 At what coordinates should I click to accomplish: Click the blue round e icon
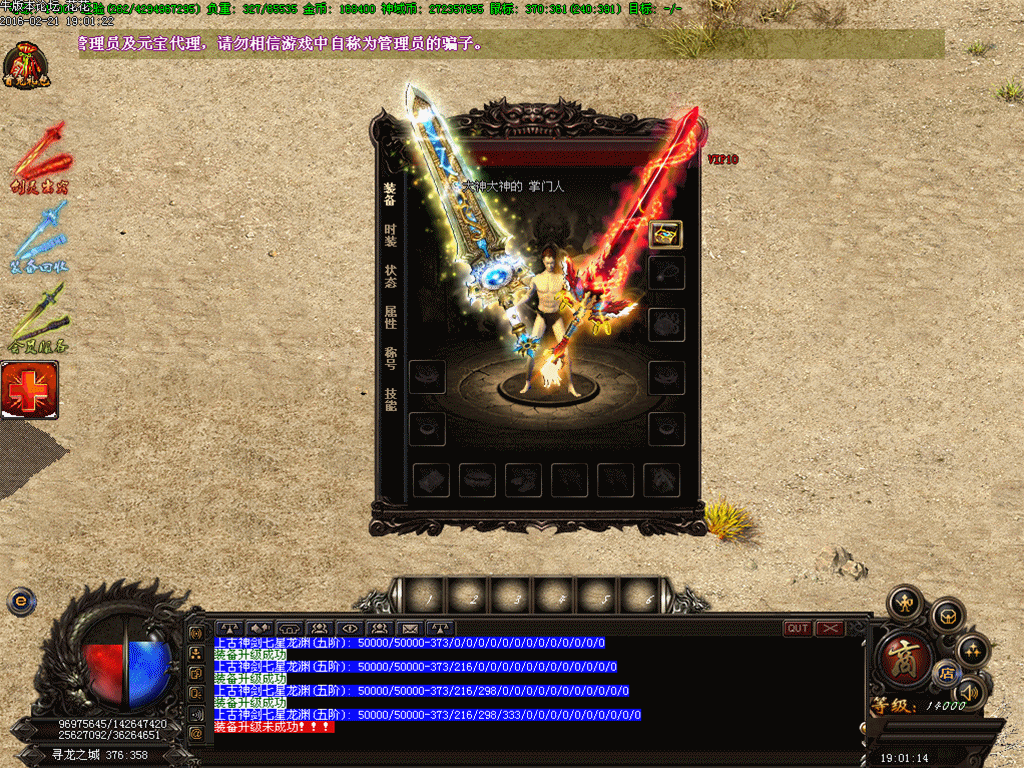tap(19, 601)
